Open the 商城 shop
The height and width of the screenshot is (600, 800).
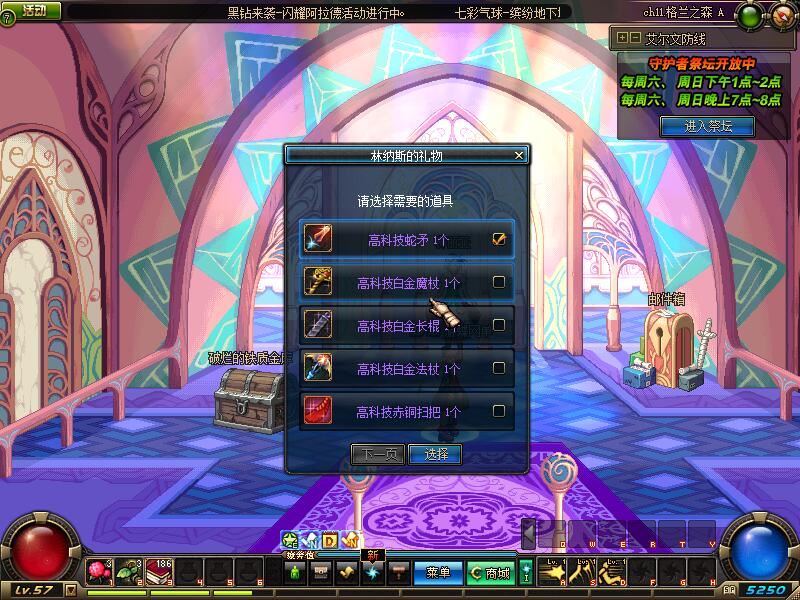pos(490,573)
